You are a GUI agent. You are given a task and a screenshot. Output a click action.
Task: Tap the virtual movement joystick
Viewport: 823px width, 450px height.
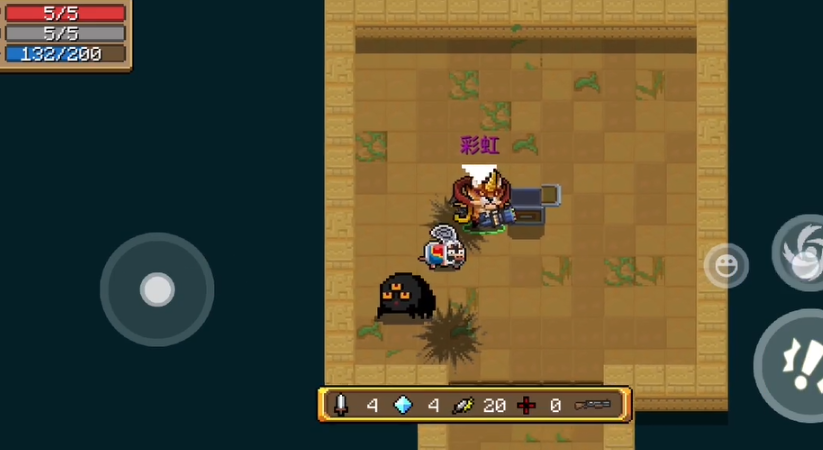pos(157,289)
